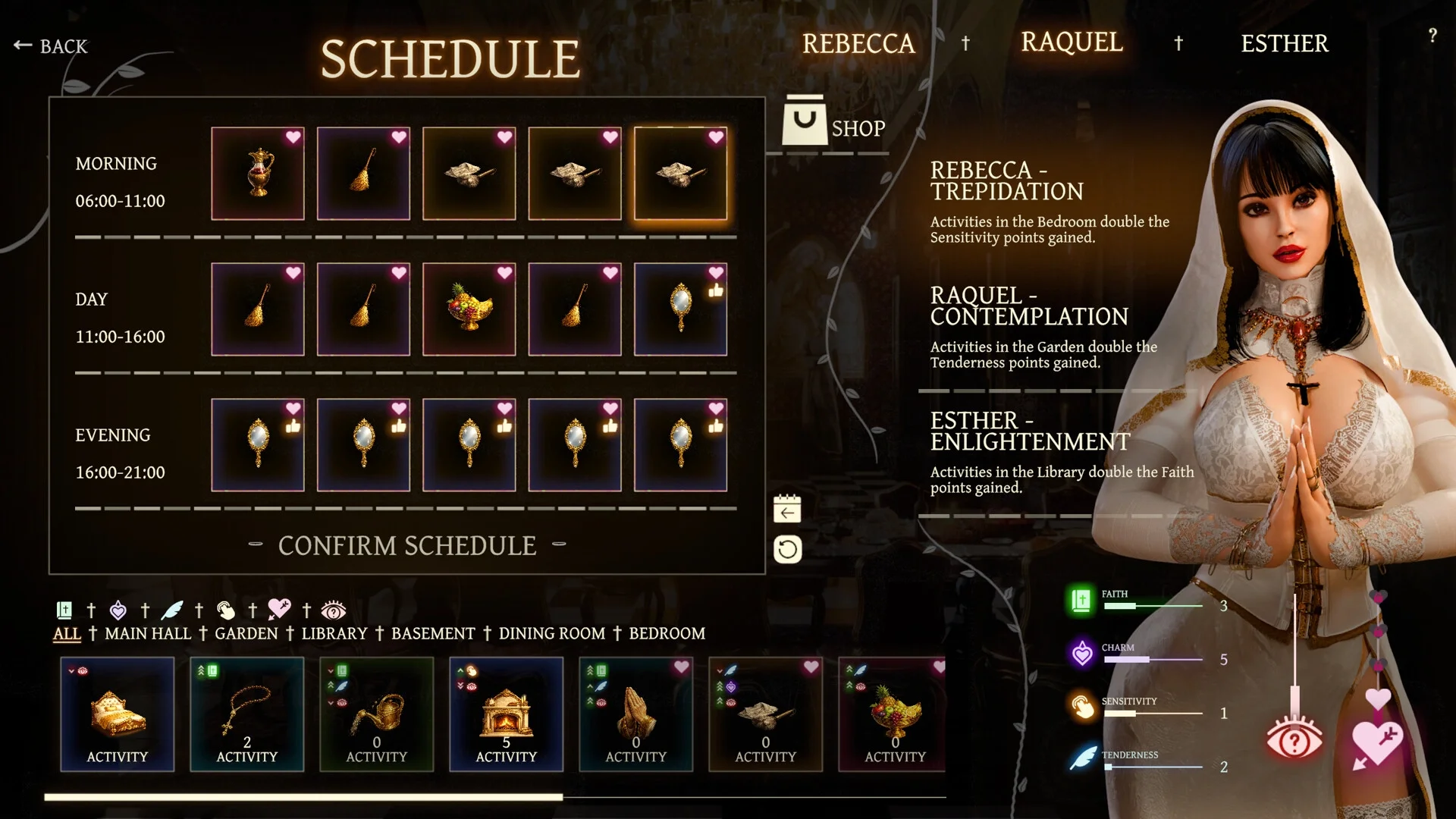Screen dimensions: 1456x819
Task: Show Garden activities
Action: pyautogui.click(x=246, y=633)
